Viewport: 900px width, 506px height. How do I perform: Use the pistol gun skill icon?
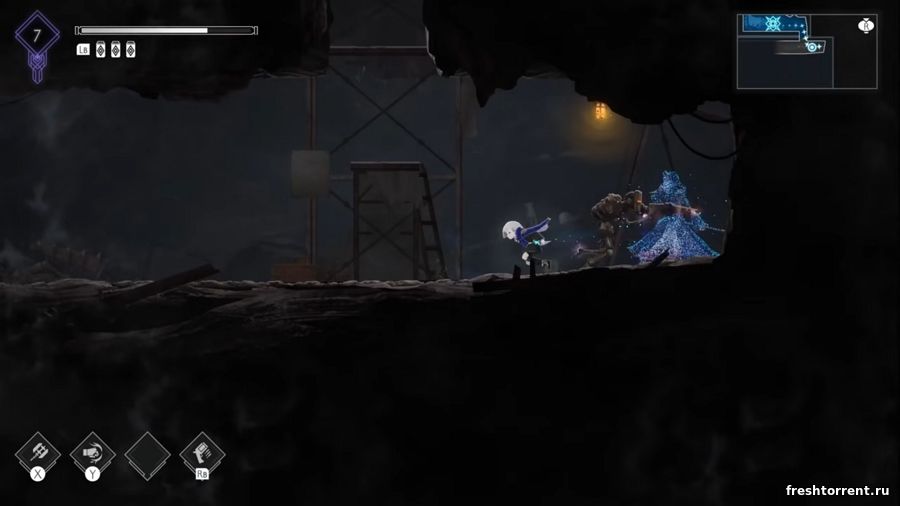(202, 452)
